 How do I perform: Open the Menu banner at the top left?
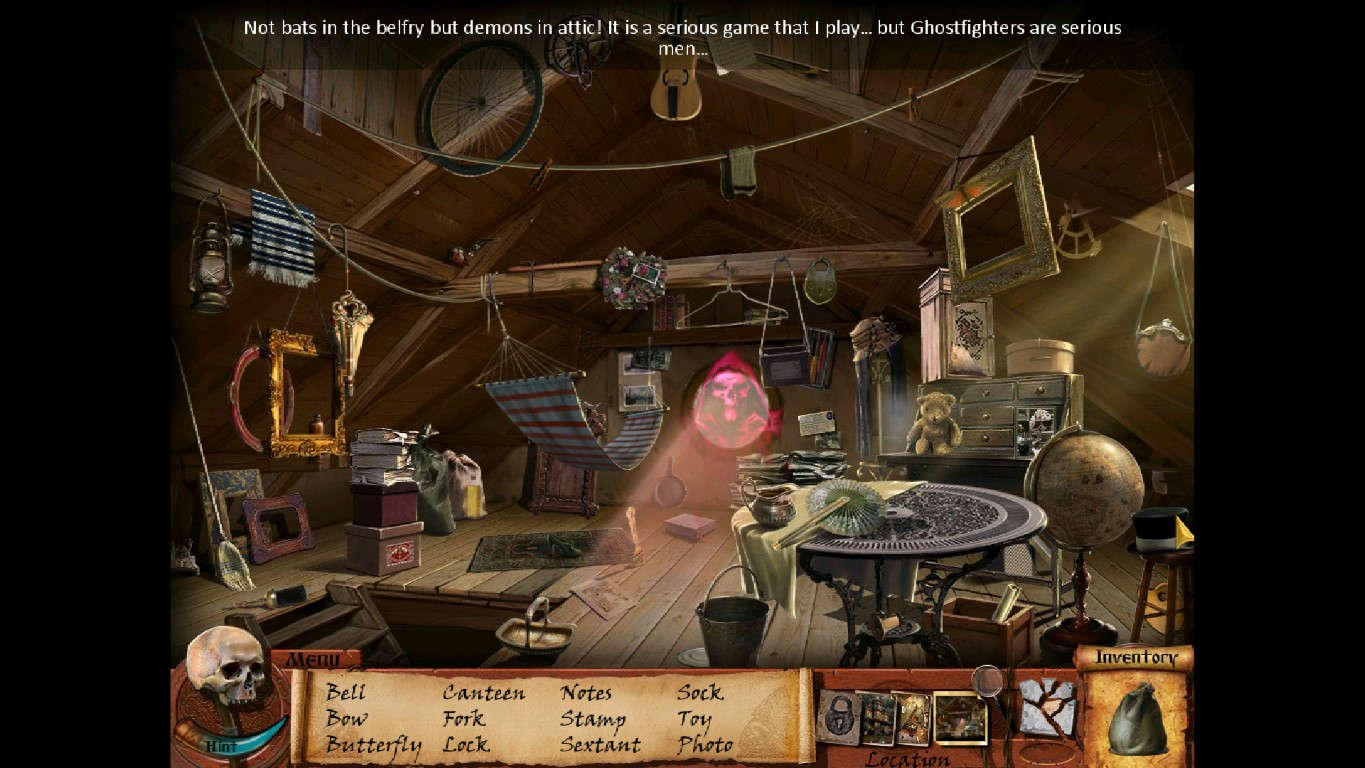[313, 660]
